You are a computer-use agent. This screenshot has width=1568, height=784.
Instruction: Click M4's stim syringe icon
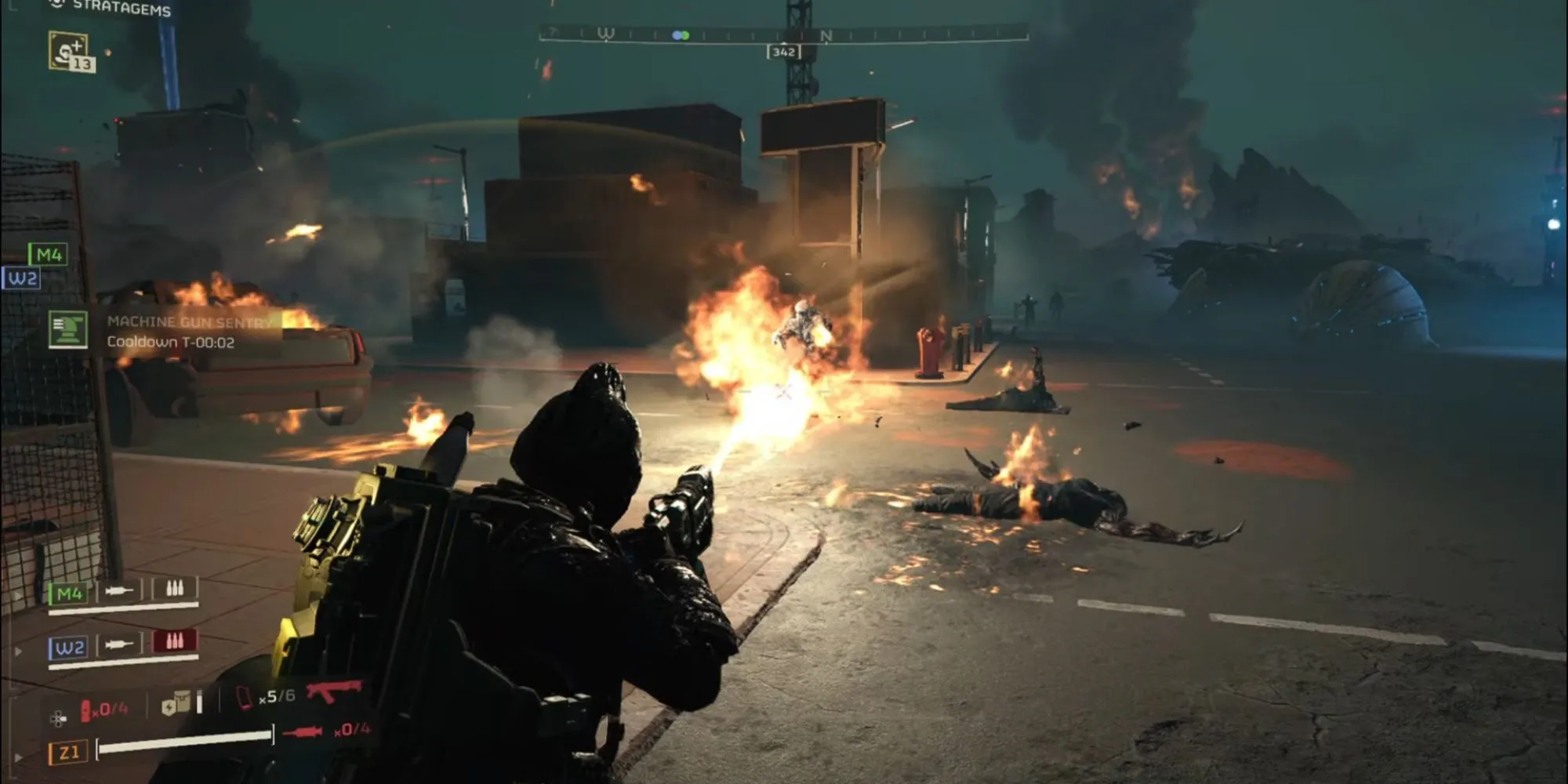(119, 590)
